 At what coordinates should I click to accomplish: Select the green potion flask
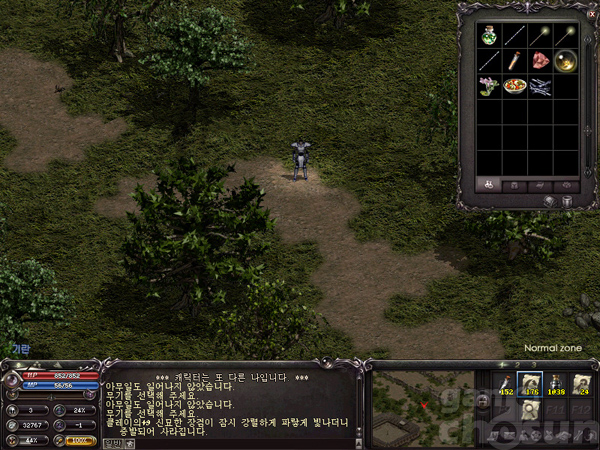(489, 35)
